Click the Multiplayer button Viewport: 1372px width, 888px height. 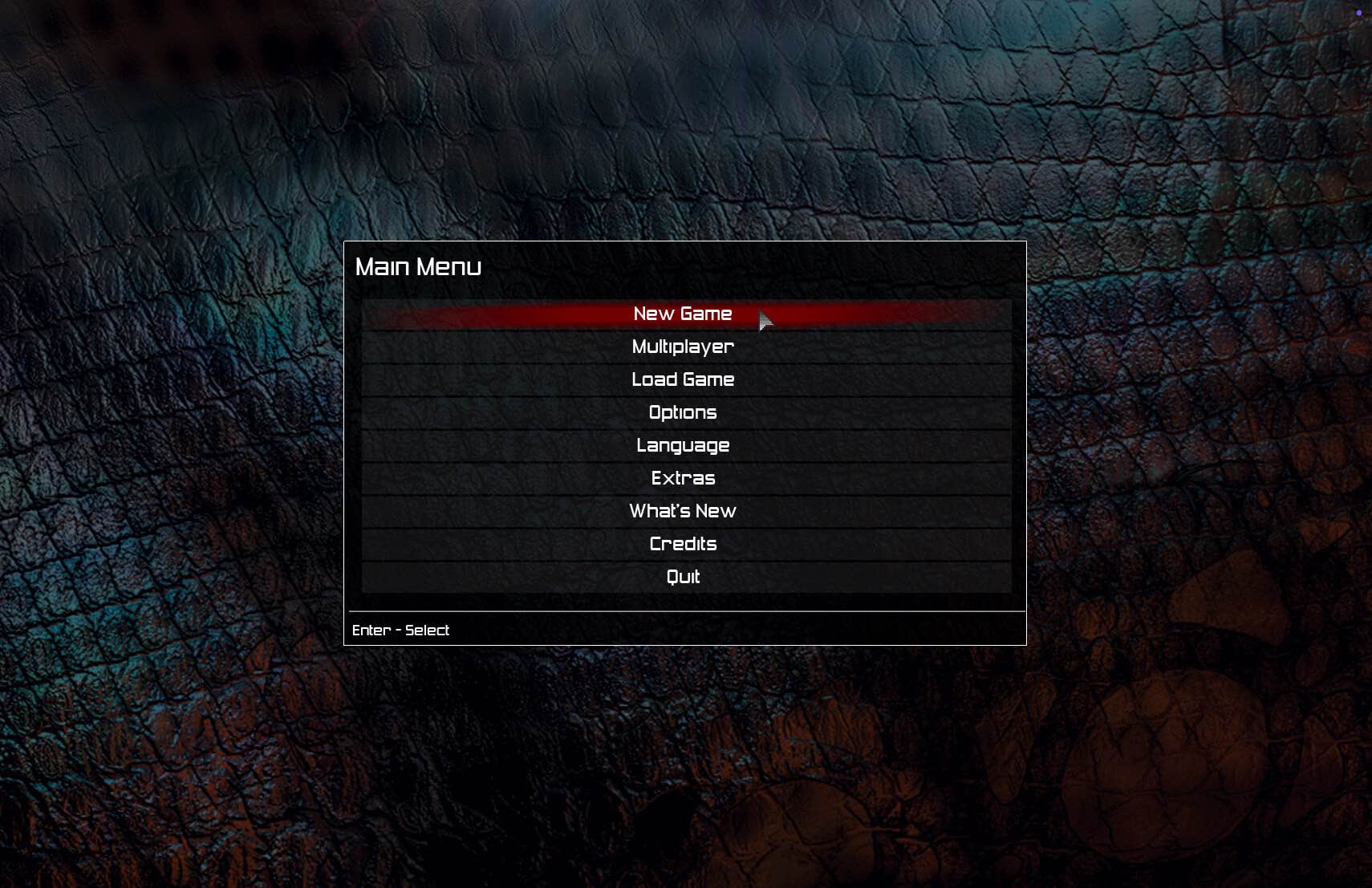[682, 347]
